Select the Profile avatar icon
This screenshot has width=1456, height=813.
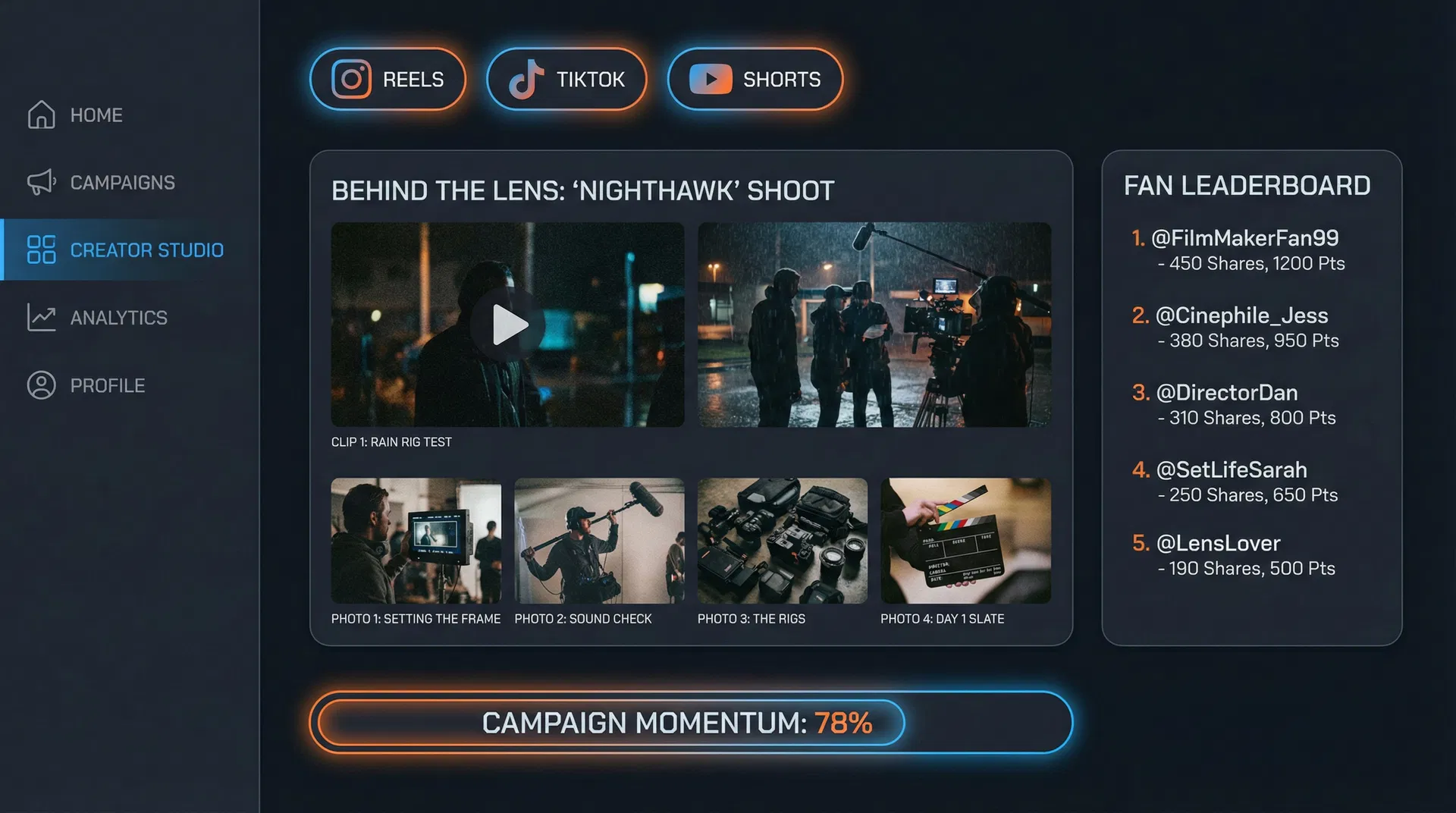pos(41,385)
